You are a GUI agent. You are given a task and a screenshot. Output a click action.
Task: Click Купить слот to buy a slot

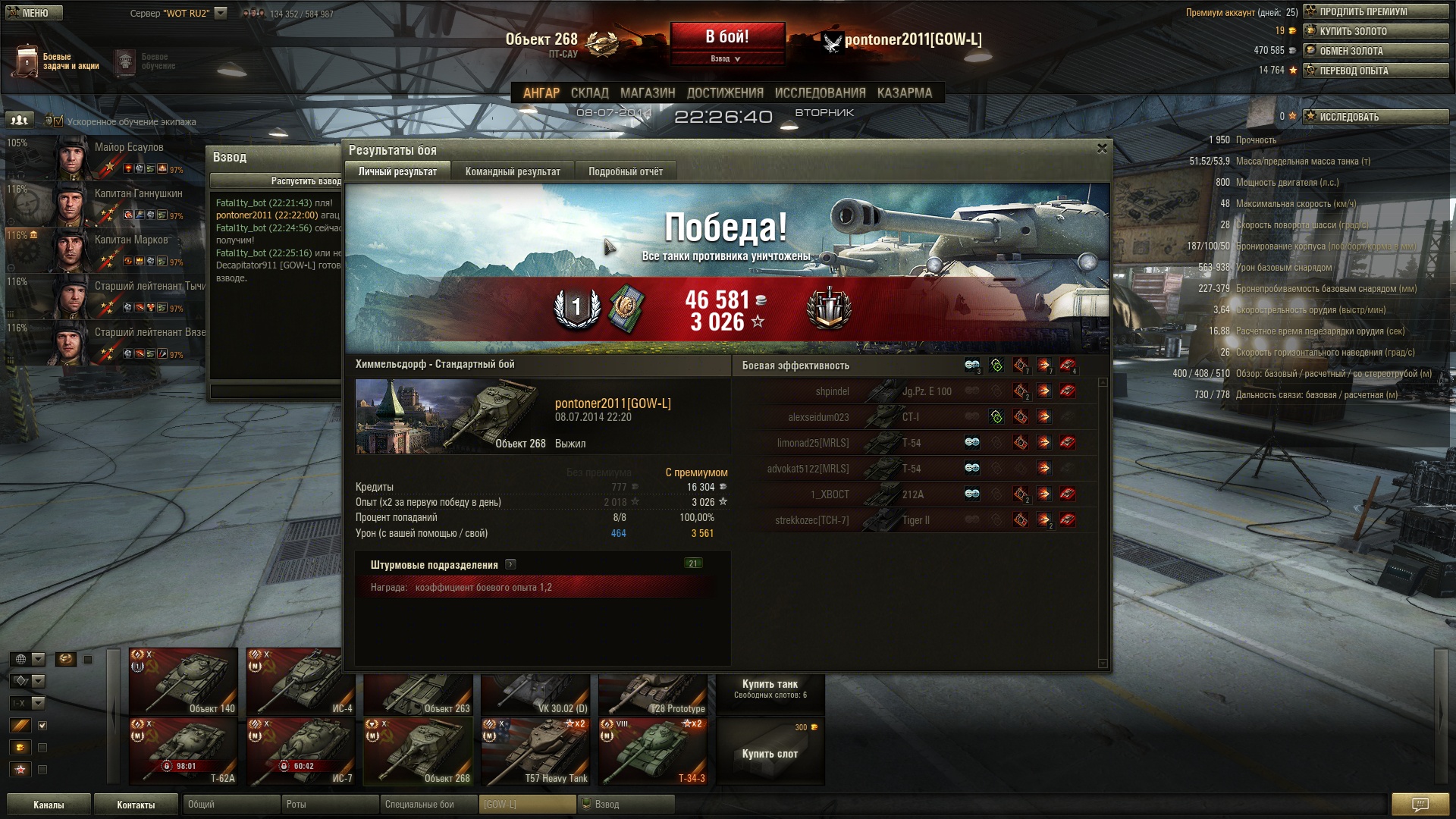click(x=770, y=753)
